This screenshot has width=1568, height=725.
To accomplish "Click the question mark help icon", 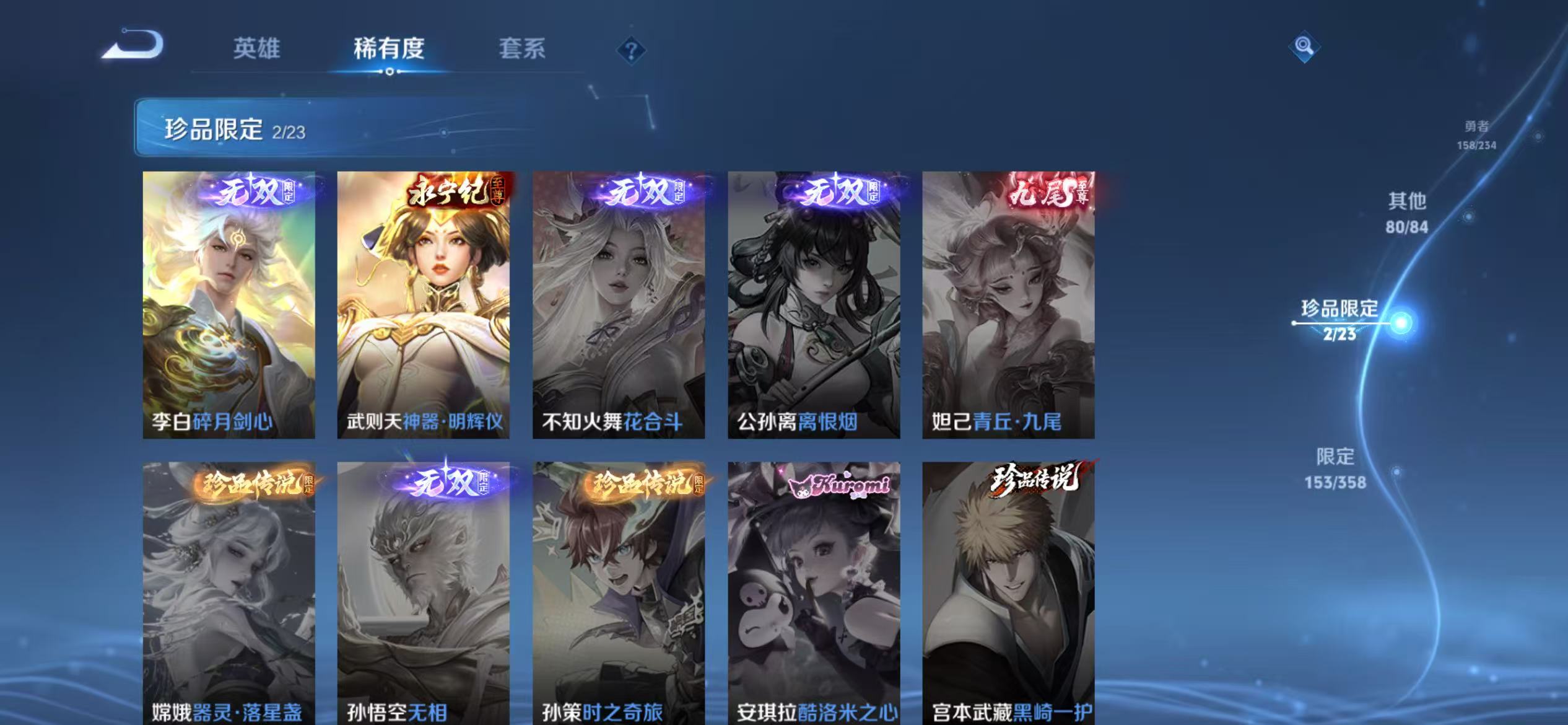I will pyautogui.click(x=631, y=51).
